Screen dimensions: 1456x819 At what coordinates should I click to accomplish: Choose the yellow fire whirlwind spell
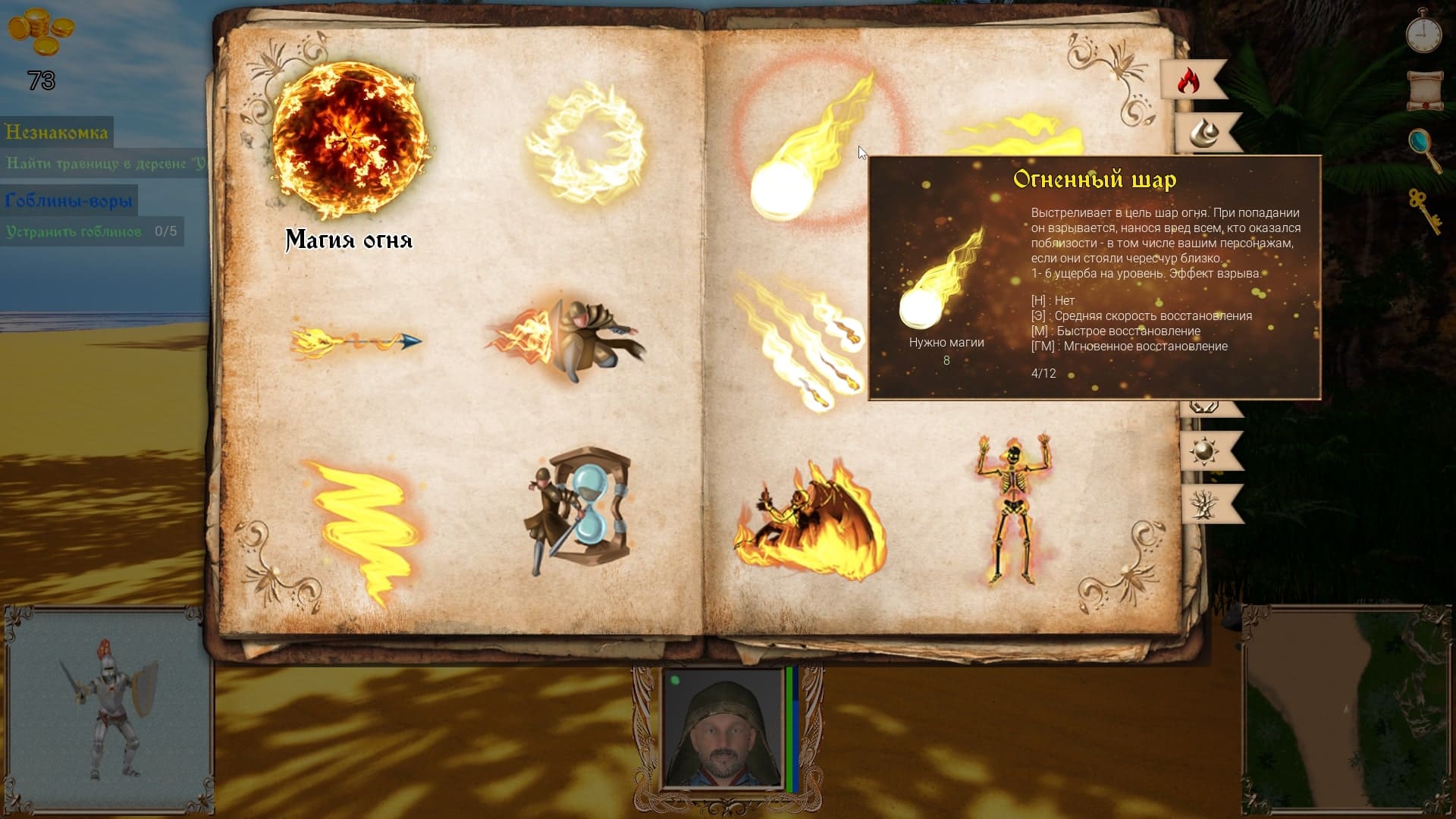tap(366, 527)
